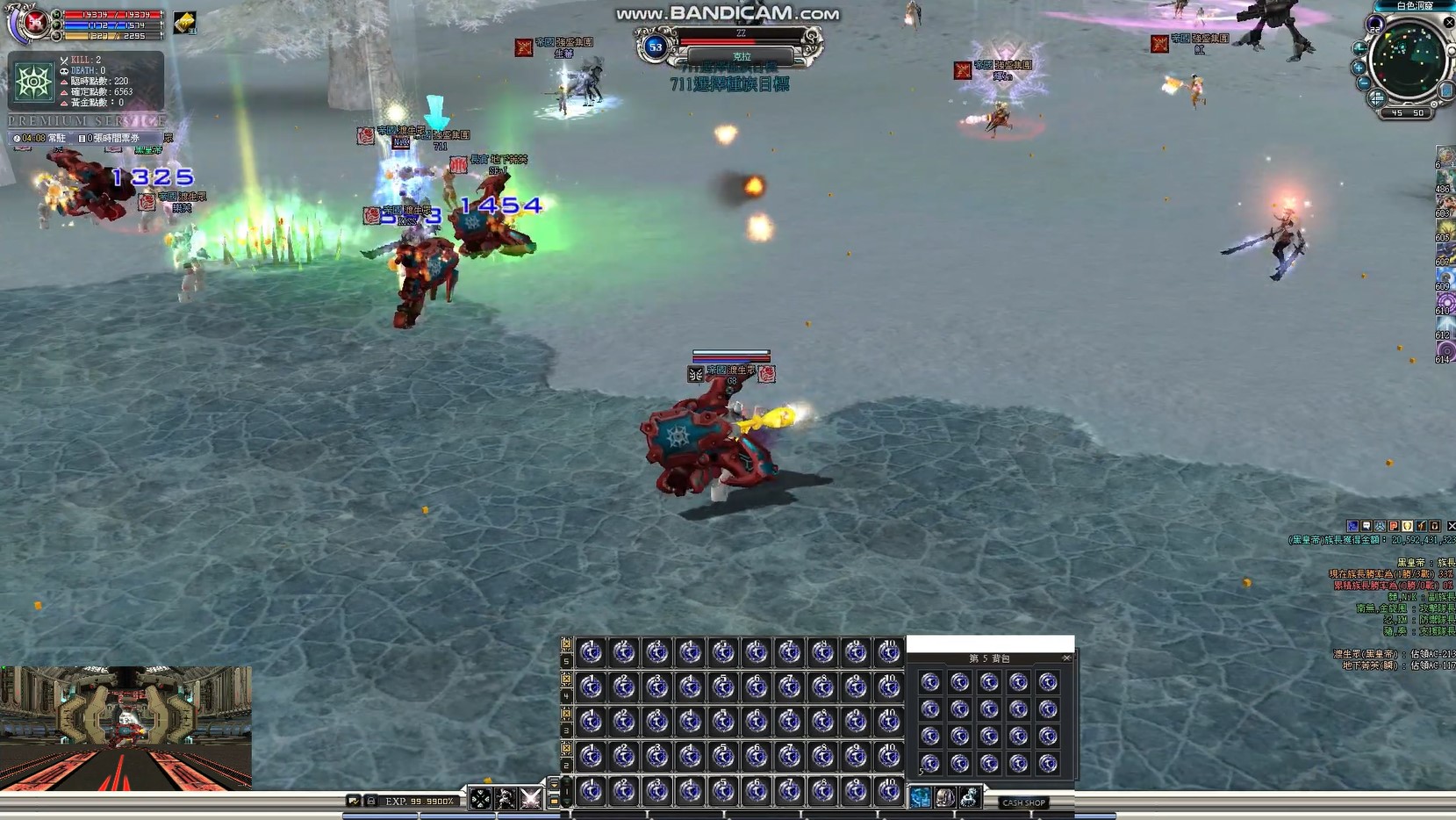The height and width of the screenshot is (820, 1456).
Task: Click the circular radar minimap
Action: [x=1408, y=60]
